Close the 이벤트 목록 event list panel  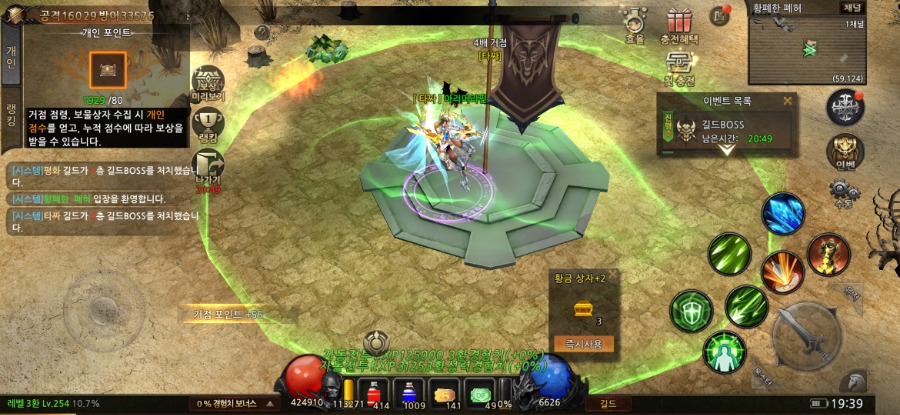click(787, 100)
